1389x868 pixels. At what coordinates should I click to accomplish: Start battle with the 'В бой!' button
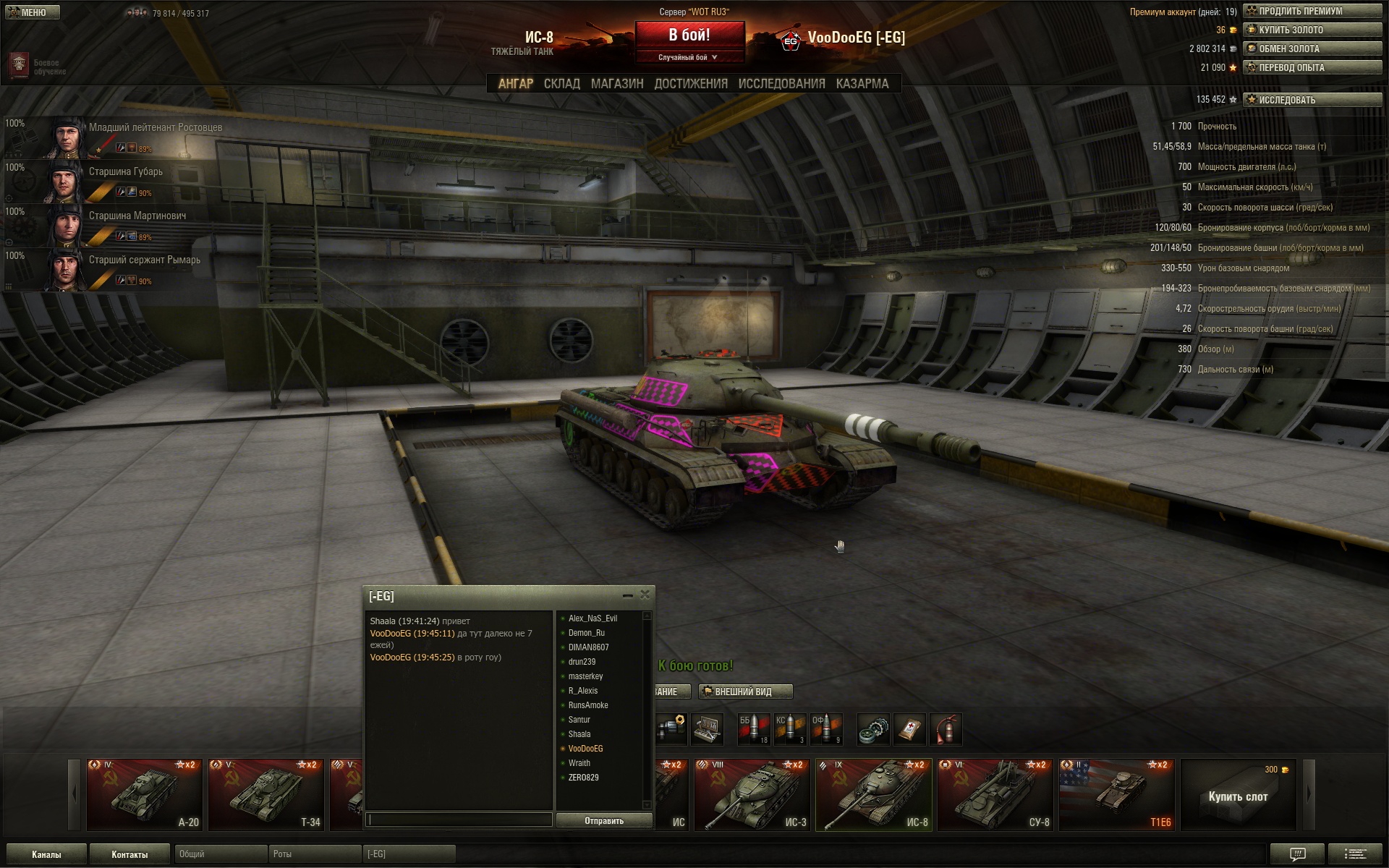[x=689, y=35]
